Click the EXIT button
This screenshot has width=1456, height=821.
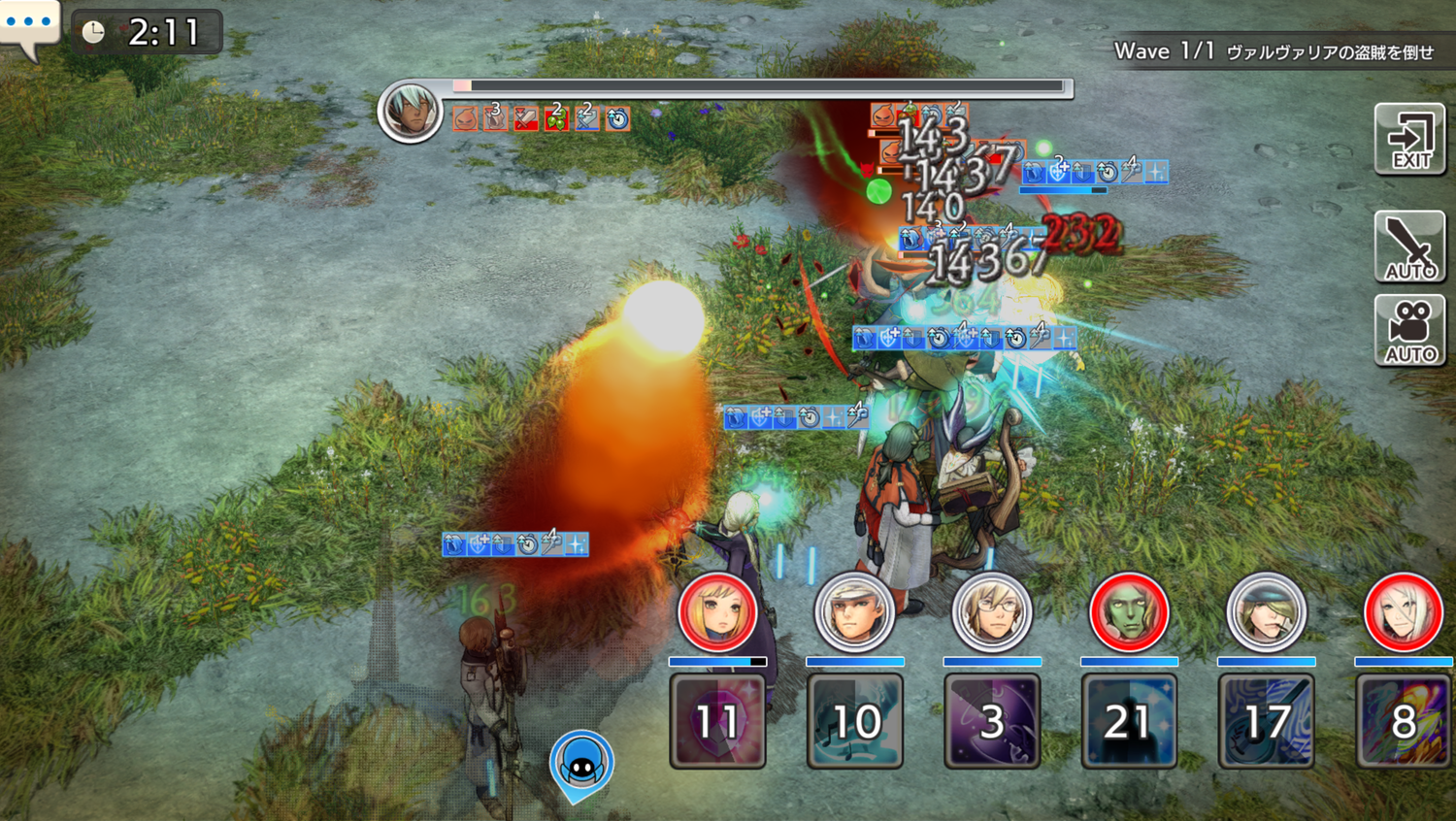click(1409, 140)
